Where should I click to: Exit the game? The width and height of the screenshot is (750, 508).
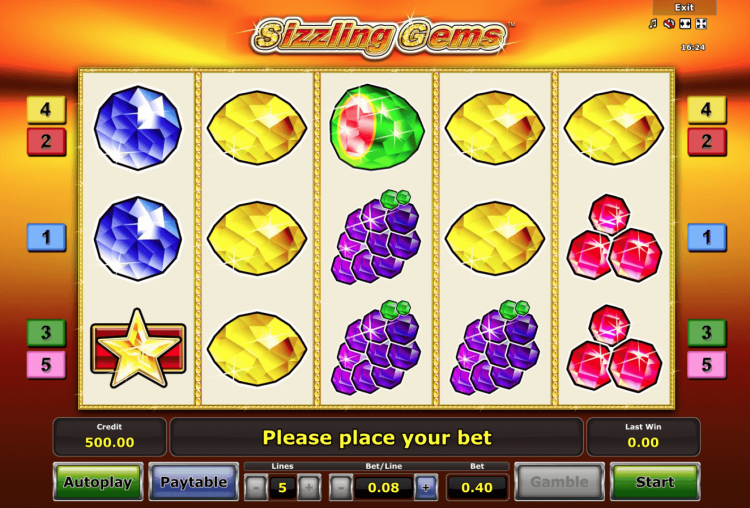684,7
